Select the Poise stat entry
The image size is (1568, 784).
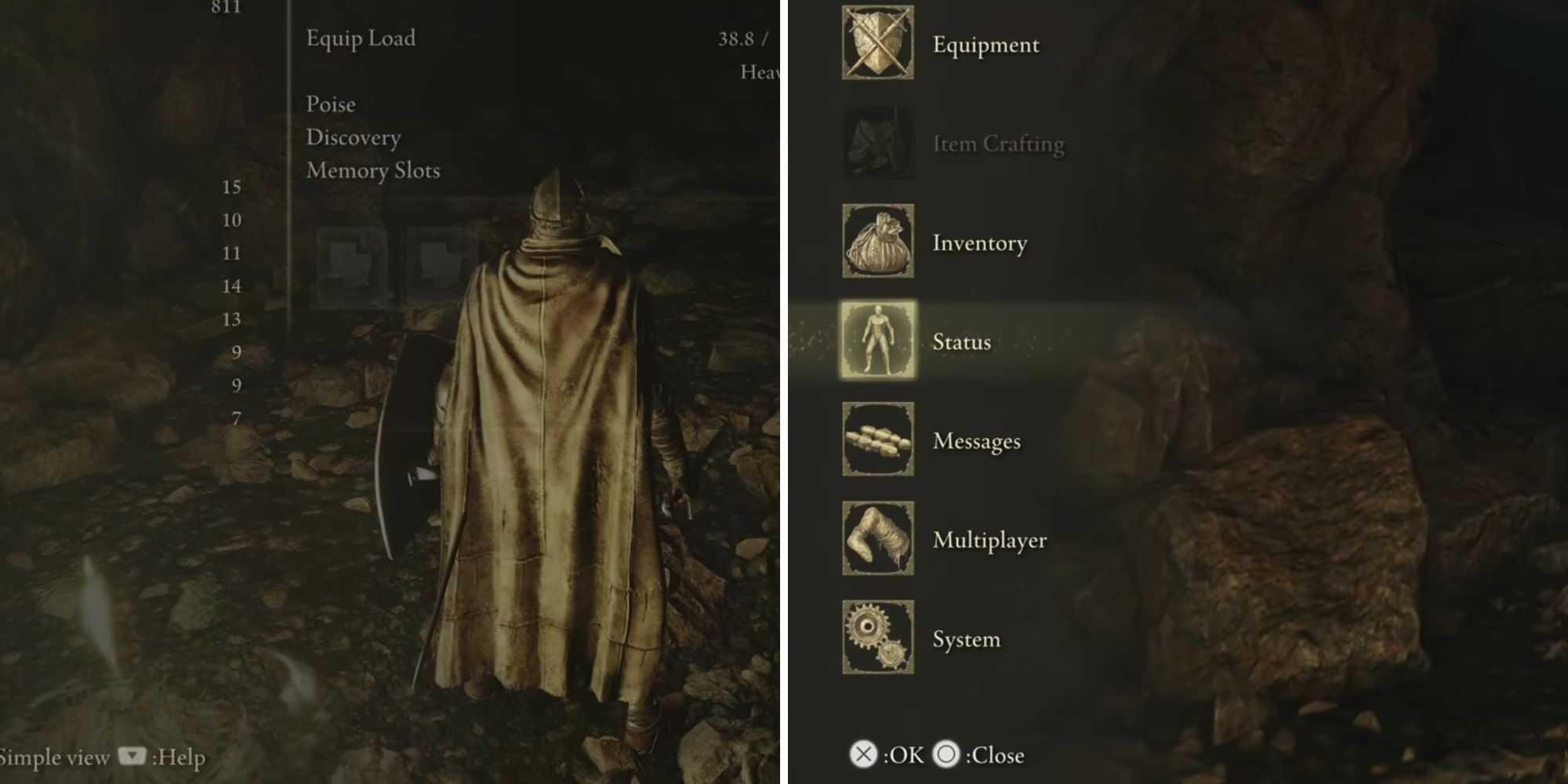pyautogui.click(x=329, y=103)
